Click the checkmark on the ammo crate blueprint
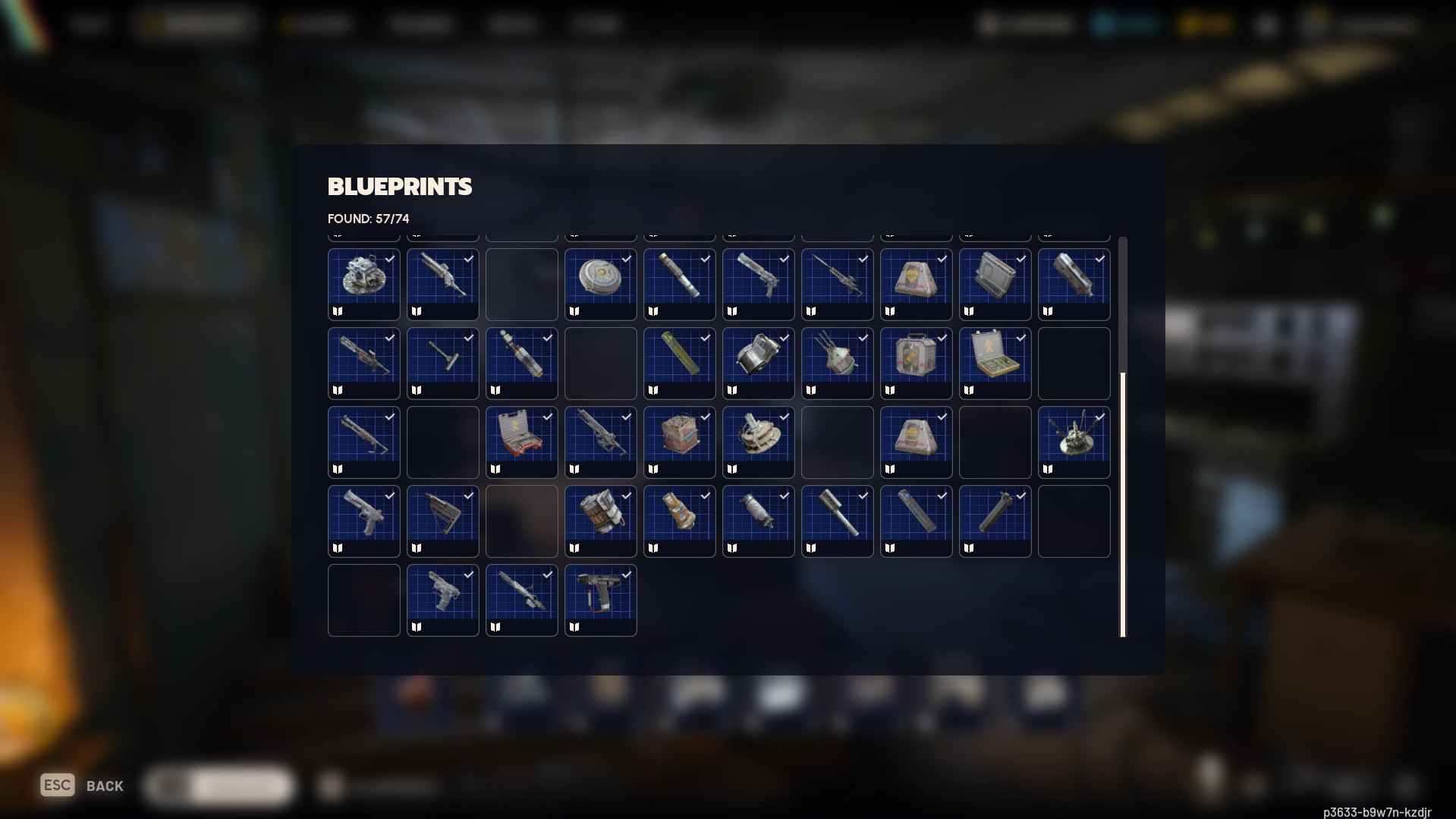The height and width of the screenshot is (819, 1456). [x=706, y=416]
